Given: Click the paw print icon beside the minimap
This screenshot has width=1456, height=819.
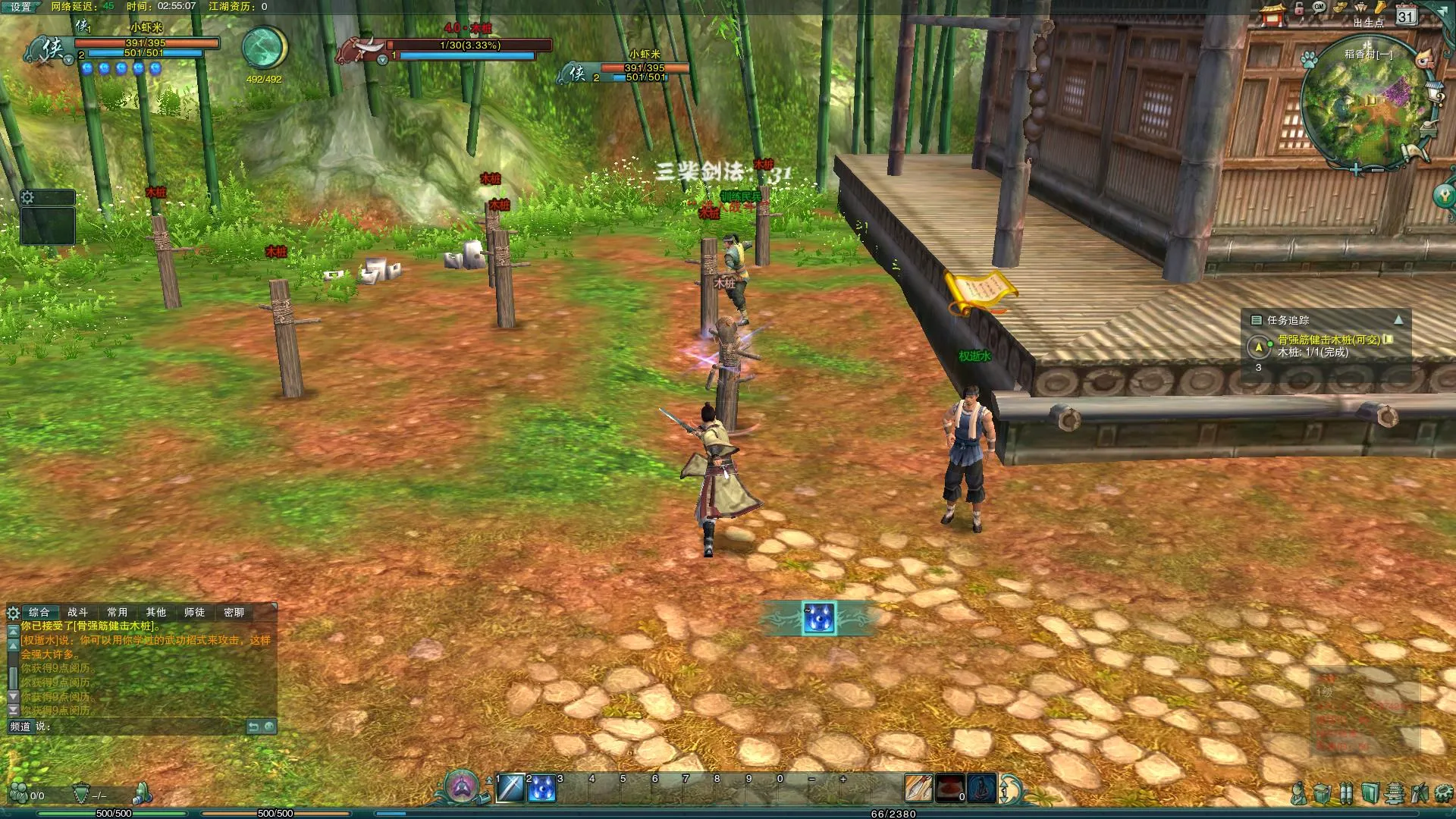Looking at the screenshot, I should pos(1310,60).
